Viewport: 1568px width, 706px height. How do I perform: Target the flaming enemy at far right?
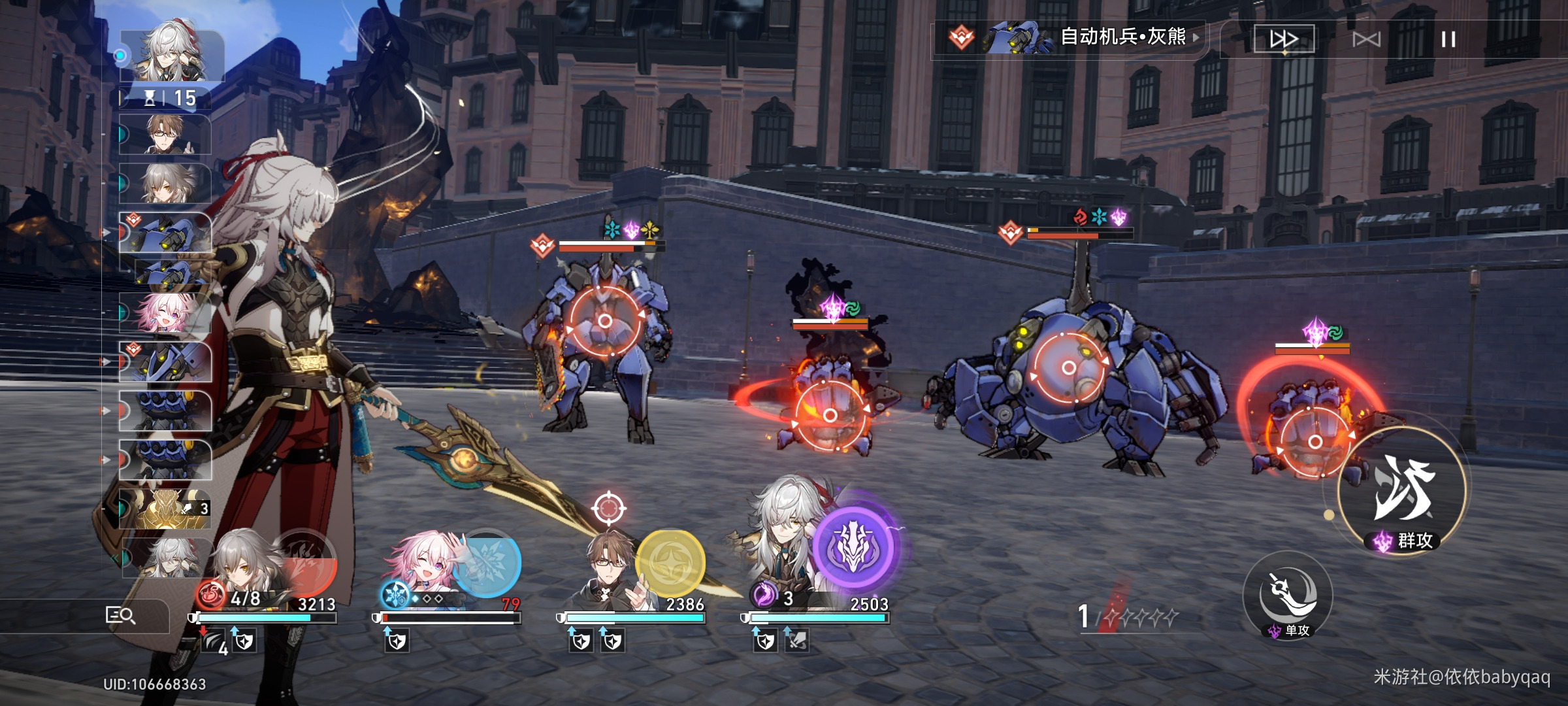[x=1315, y=442]
